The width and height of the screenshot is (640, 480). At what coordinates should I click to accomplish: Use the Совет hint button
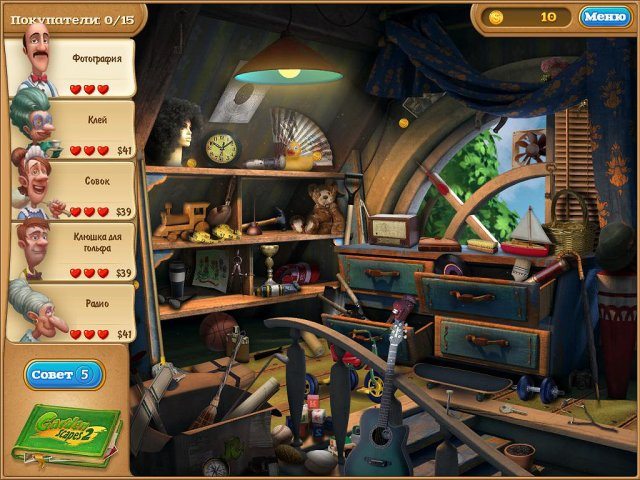[x=65, y=375]
